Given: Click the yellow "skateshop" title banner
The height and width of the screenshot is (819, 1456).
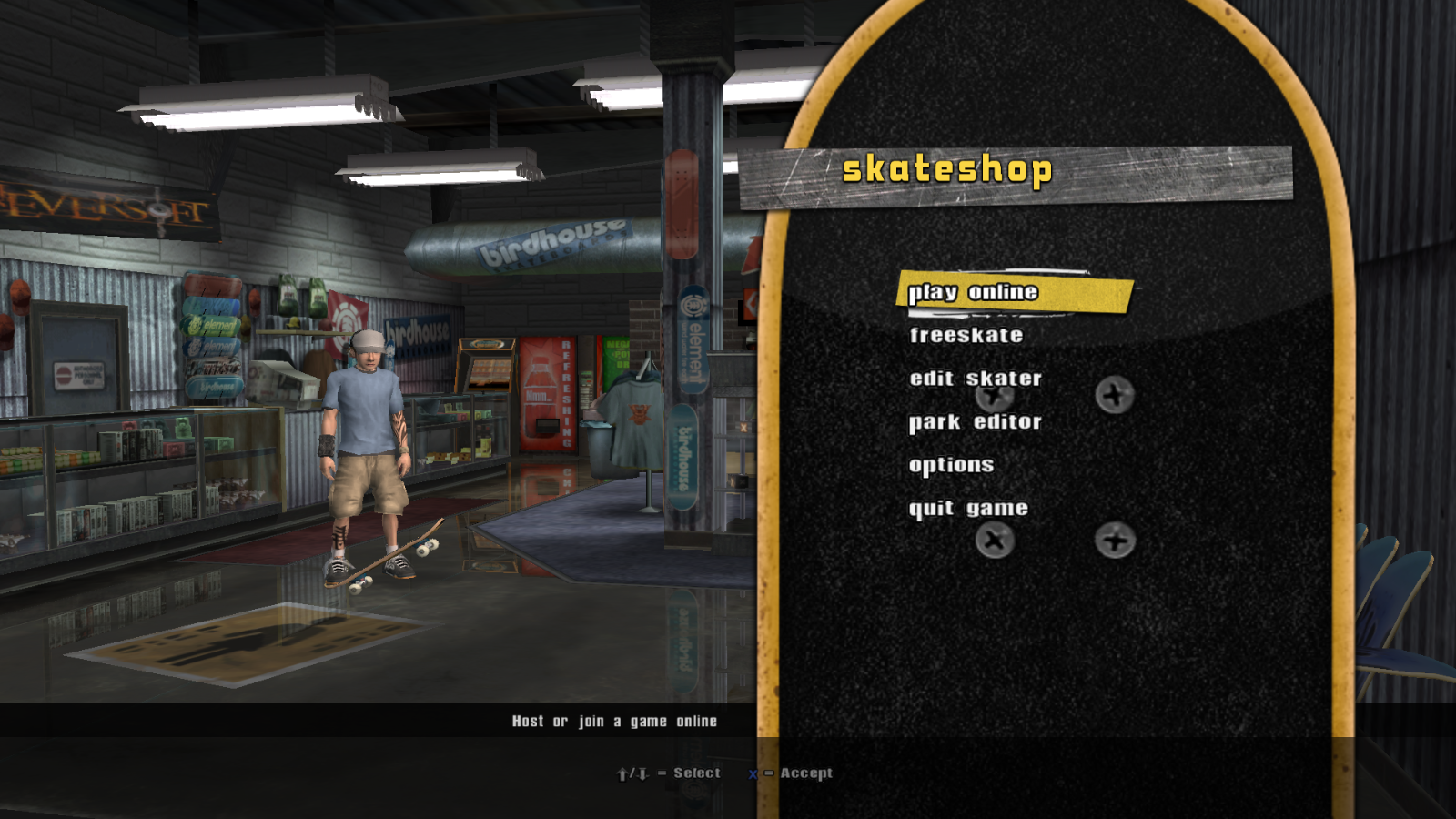Looking at the screenshot, I should coord(948,167).
